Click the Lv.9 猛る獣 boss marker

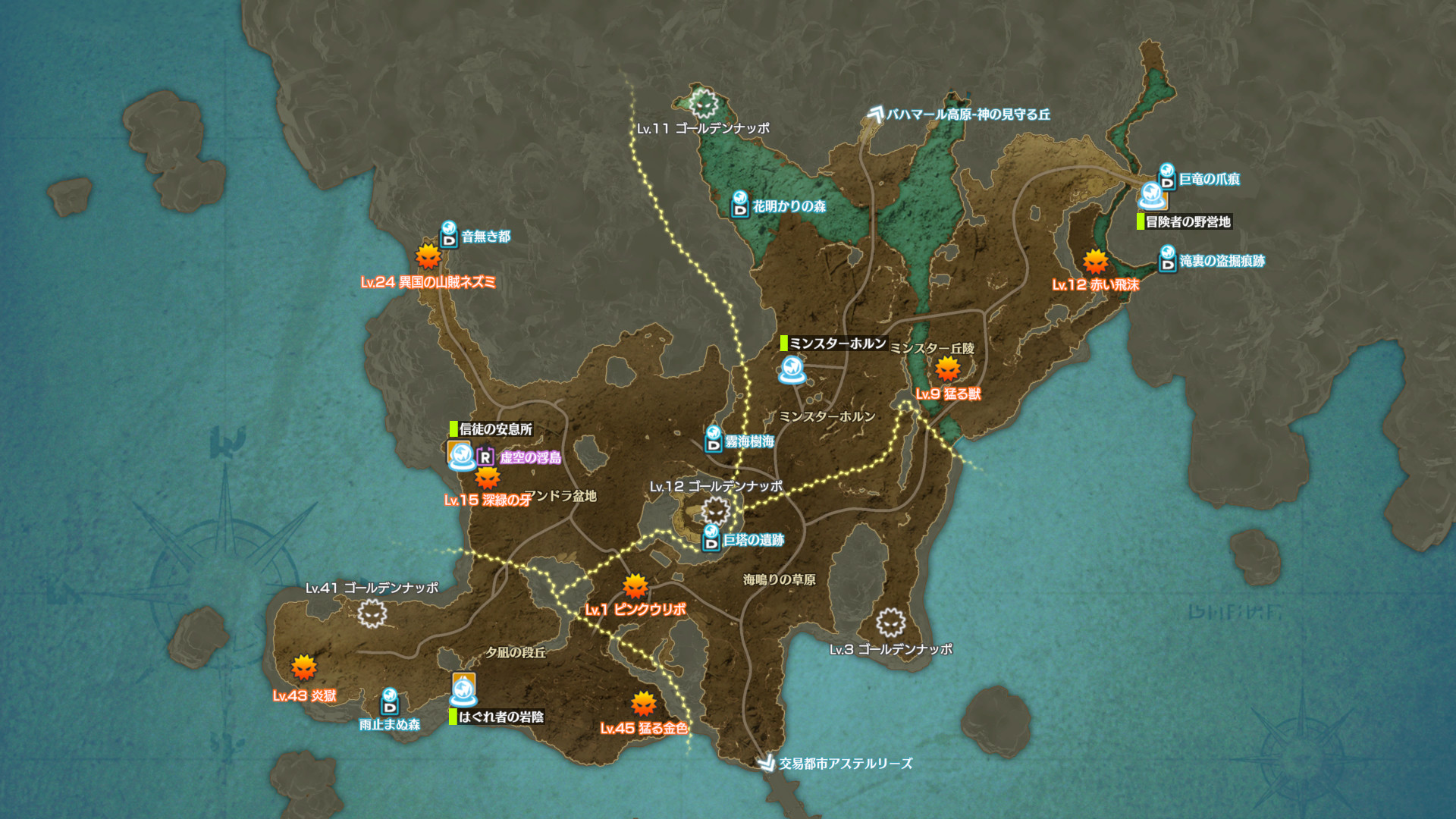tap(947, 370)
